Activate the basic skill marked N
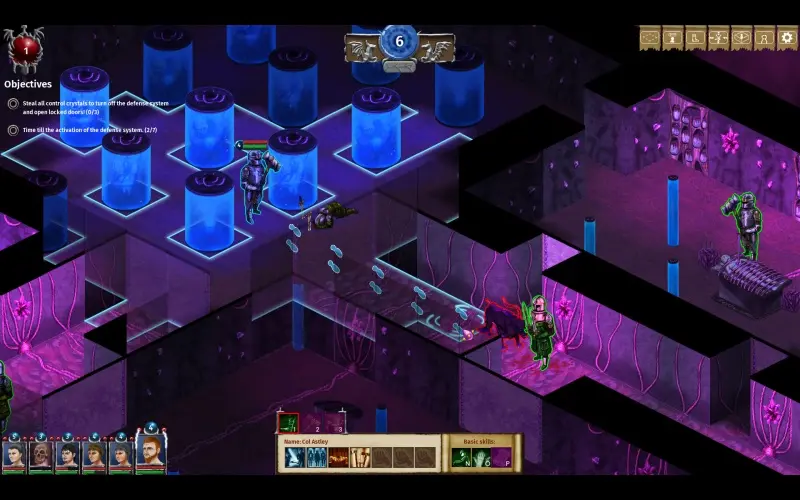 (462, 457)
